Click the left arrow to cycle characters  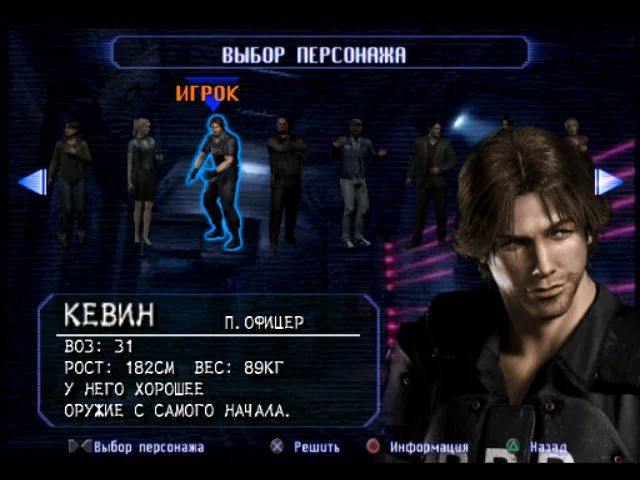[x=34, y=182]
